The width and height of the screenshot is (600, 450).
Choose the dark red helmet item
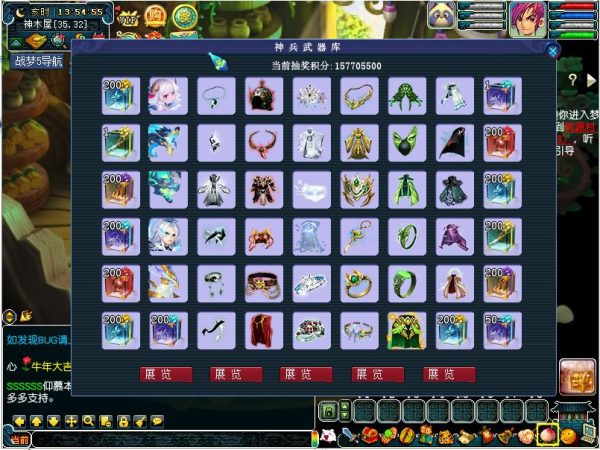click(x=262, y=95)
